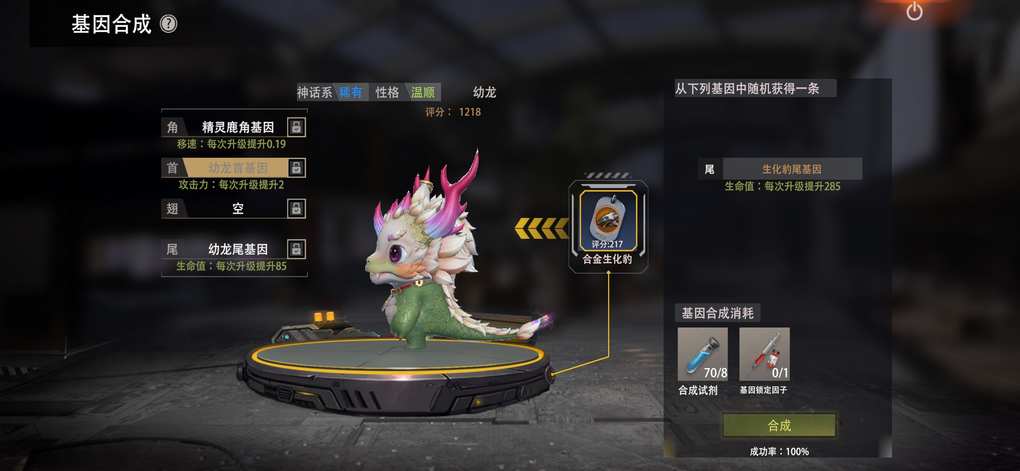Select the 合金生化豹 material slot
This screenshot has width=1020, height=471.
click(x=608, y=223)
